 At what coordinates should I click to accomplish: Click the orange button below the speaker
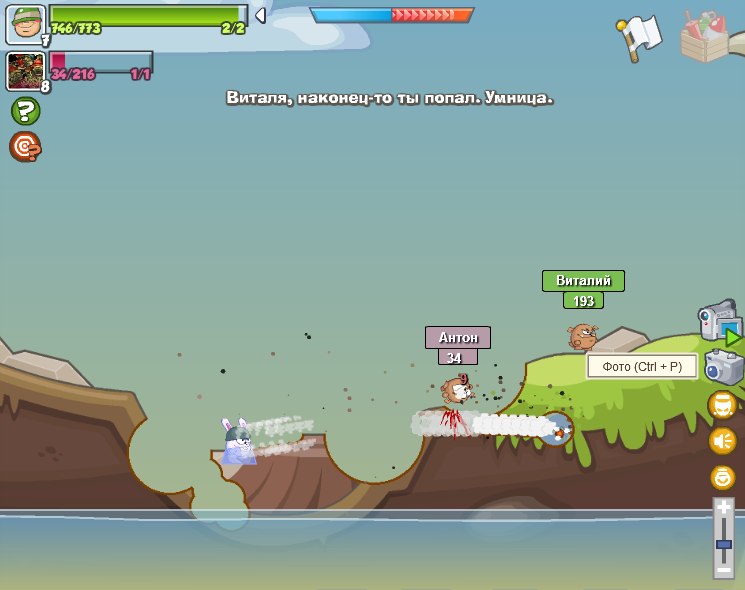coord(722,477)
